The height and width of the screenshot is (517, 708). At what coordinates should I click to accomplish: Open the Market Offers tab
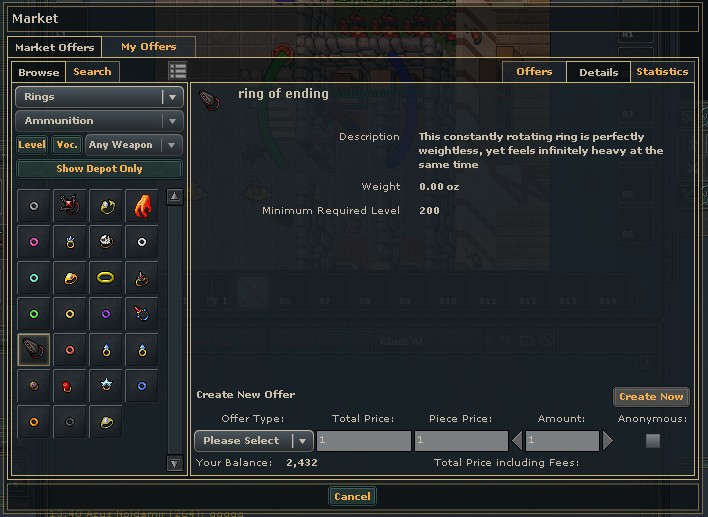pyautogui.click(x=54, y=47)
